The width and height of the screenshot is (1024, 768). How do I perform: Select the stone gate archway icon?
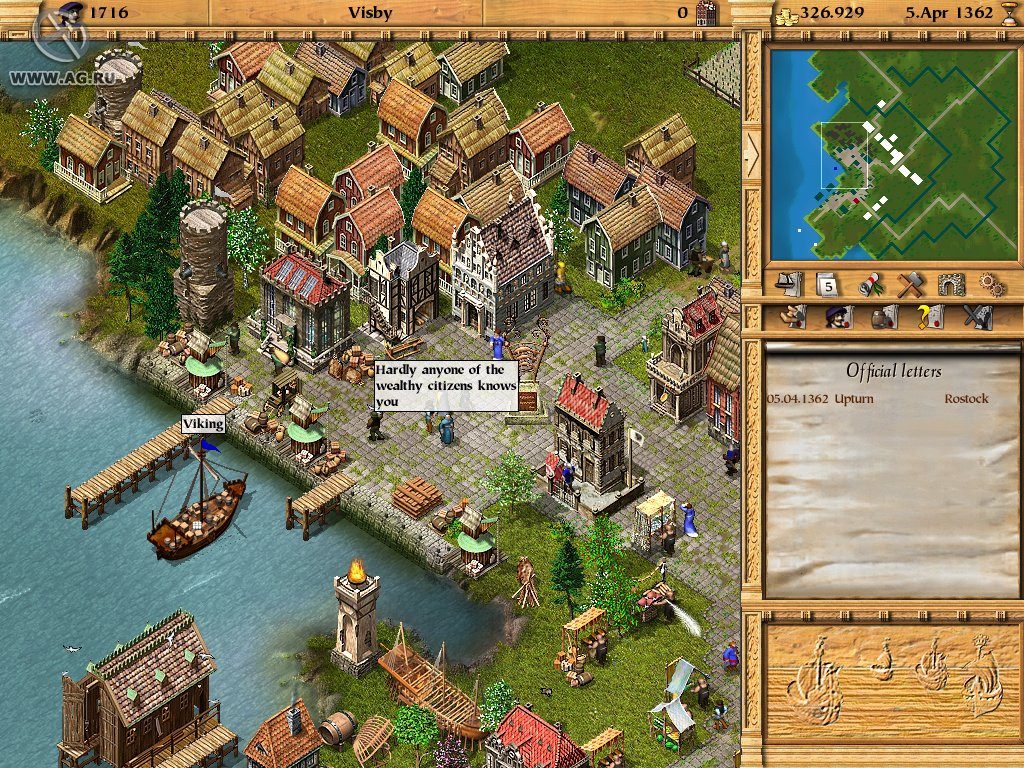(x=950, y=285)
